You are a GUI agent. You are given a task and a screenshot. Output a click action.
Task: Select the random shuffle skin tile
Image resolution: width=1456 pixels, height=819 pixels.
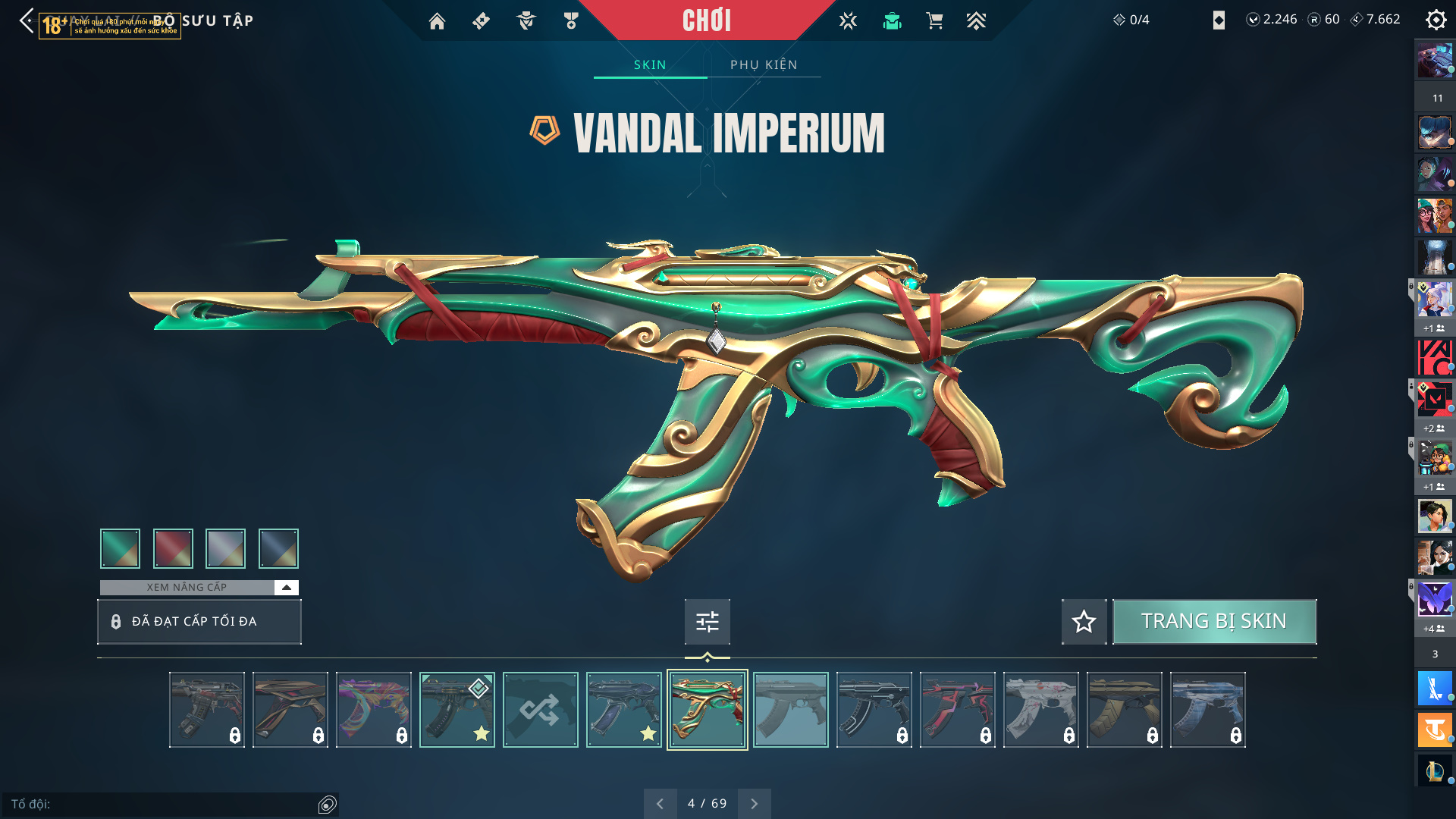pyautogui.click(x=540, y=710)
